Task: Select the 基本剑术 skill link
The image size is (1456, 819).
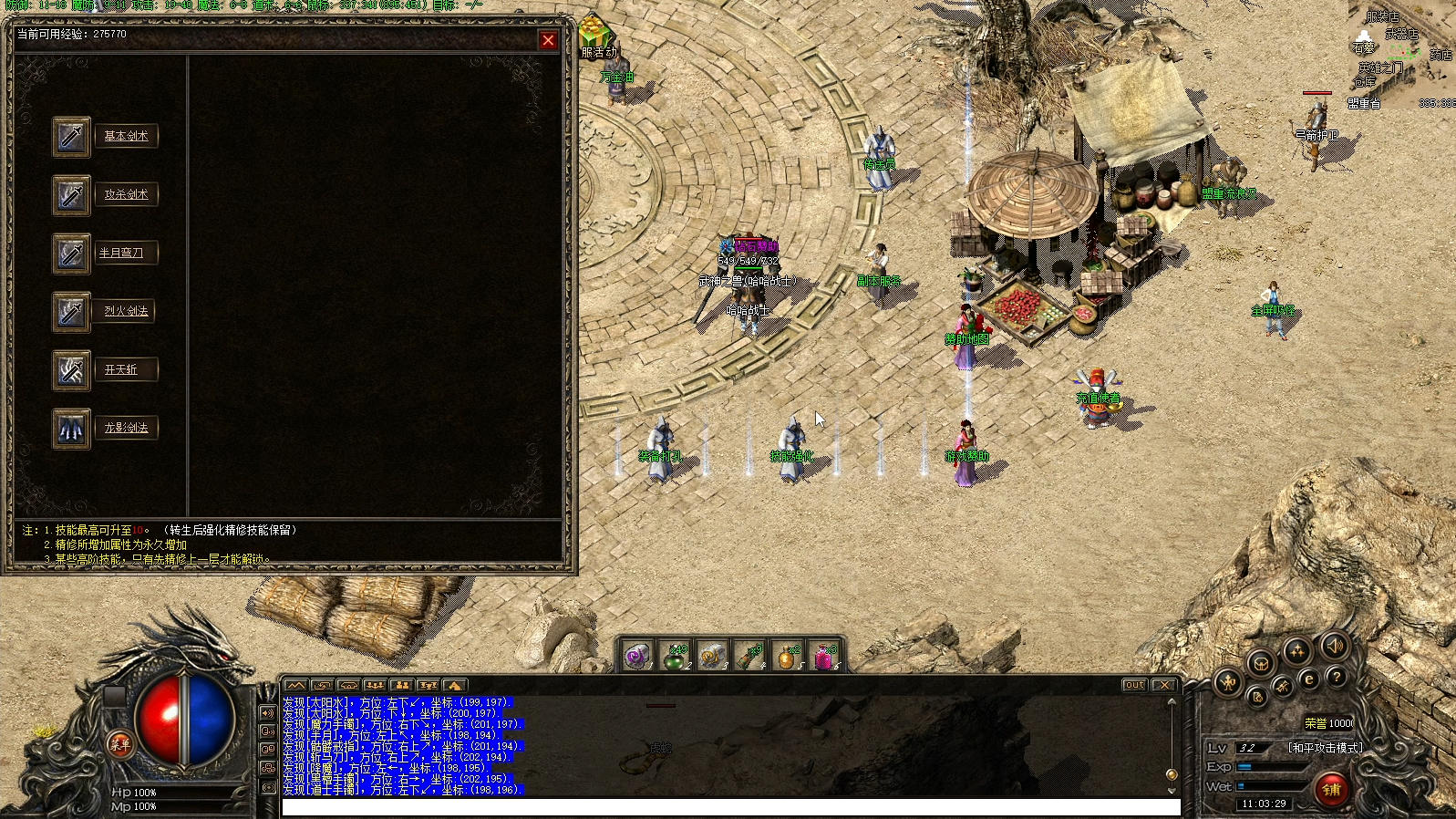Action: 126,136
